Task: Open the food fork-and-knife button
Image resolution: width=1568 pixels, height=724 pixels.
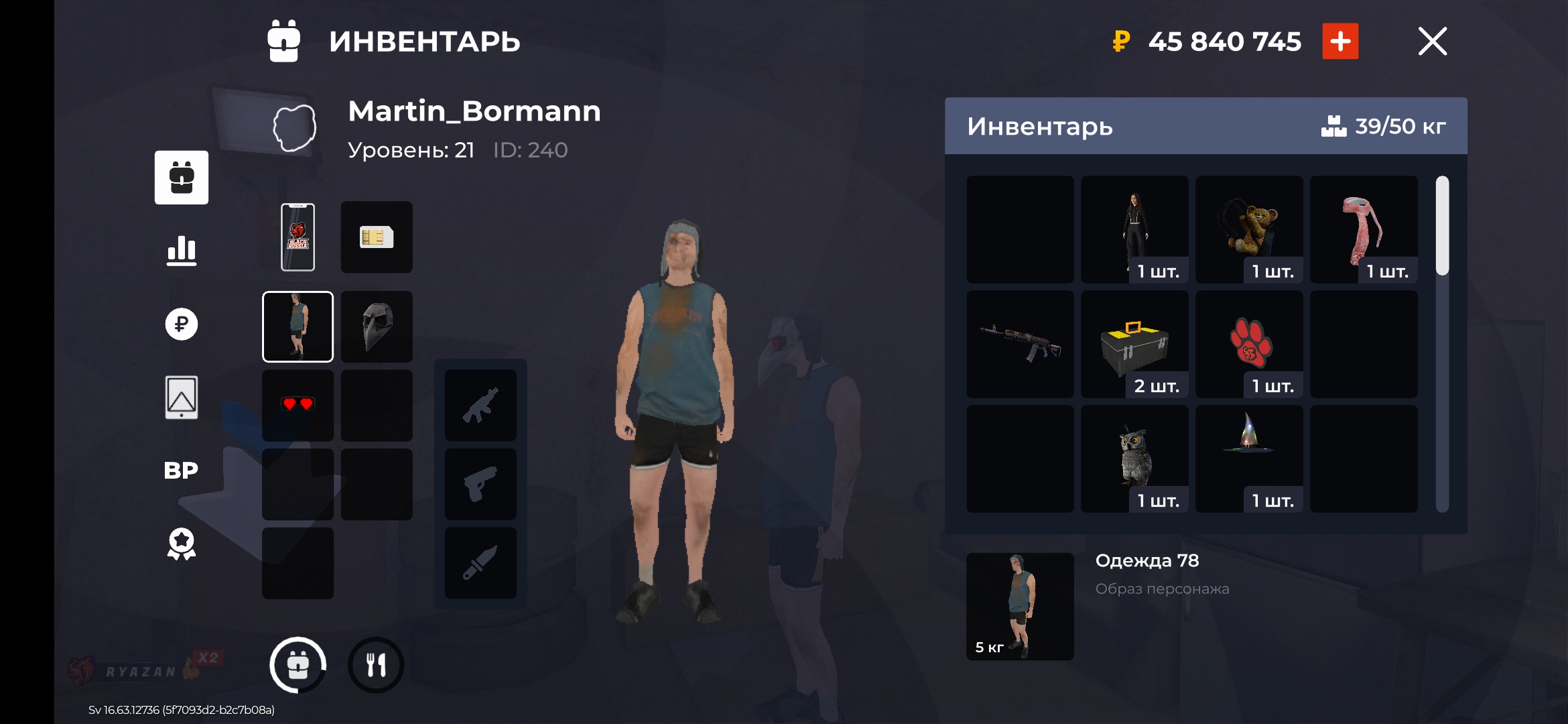Action: pyautogui.click(x=376, y=665)
